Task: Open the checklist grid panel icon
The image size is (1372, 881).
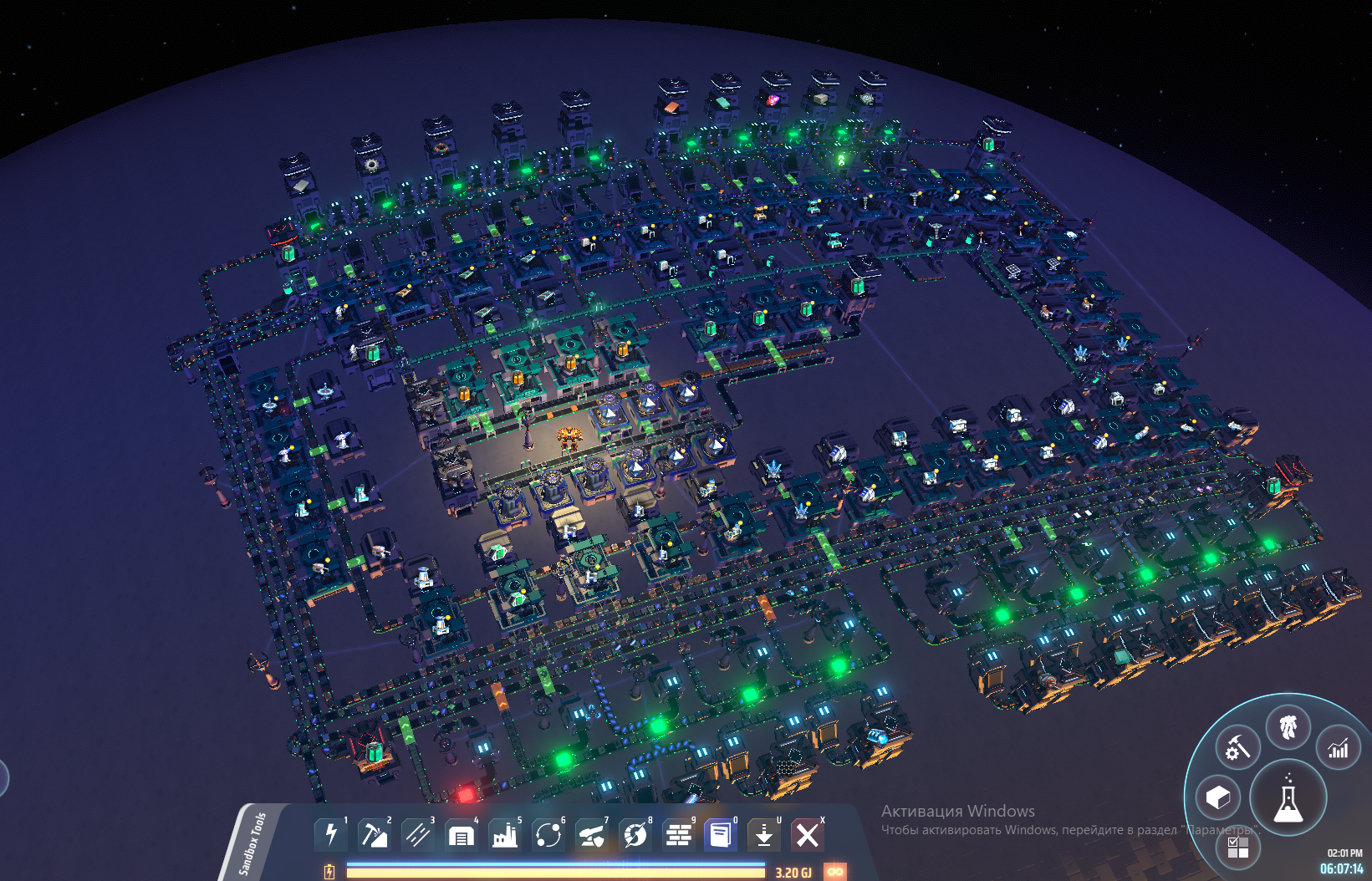Action: click(x=1238, y=848)
